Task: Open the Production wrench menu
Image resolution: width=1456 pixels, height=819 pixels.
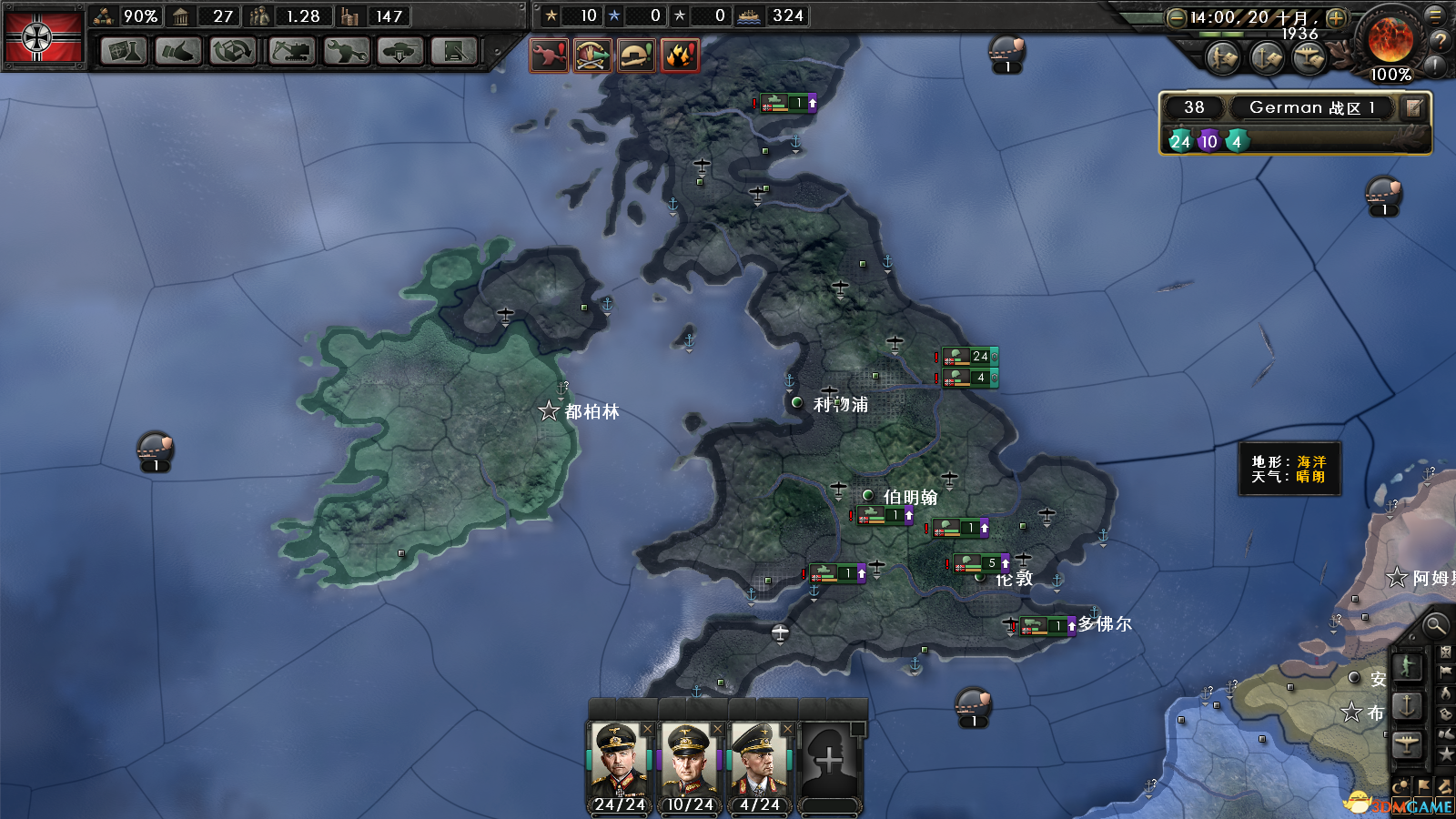Action: [347, 51]
